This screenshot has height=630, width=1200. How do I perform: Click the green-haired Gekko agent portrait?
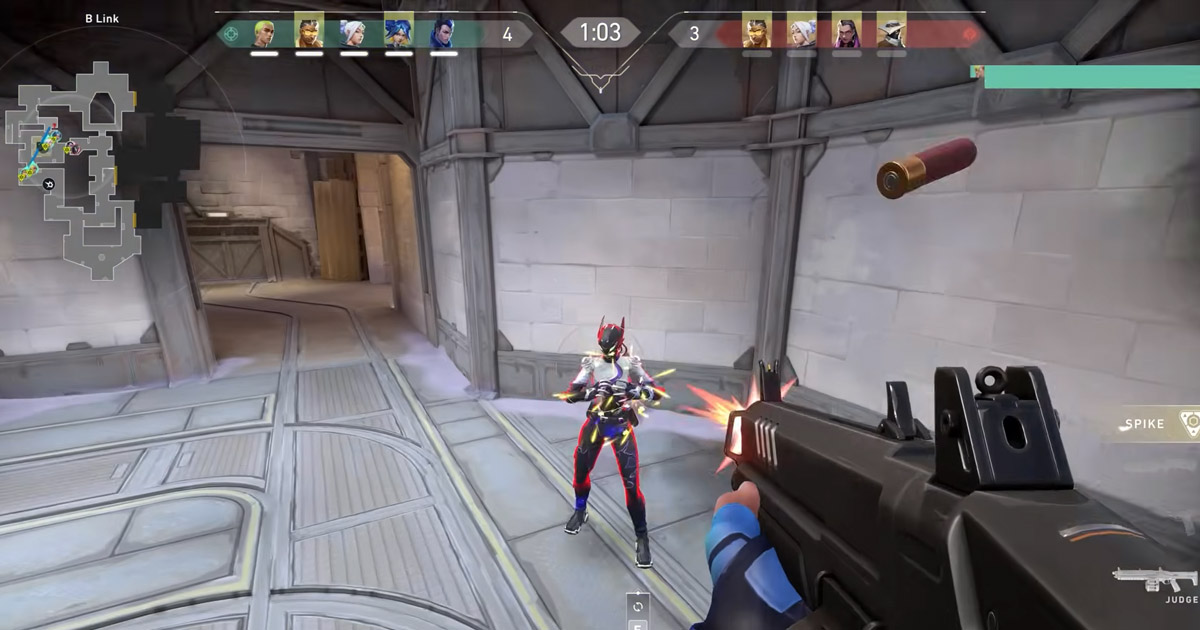(x=264, y=33)
